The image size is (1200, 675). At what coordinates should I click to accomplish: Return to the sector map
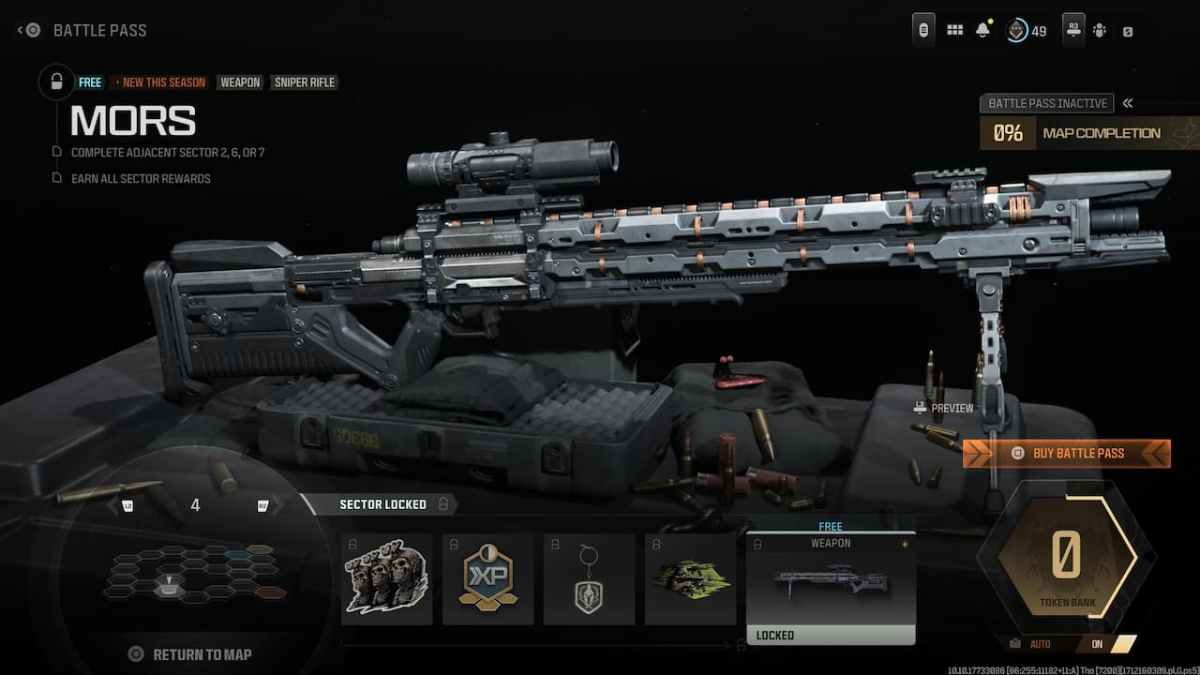pyautogui.click(x=190, y=654)
